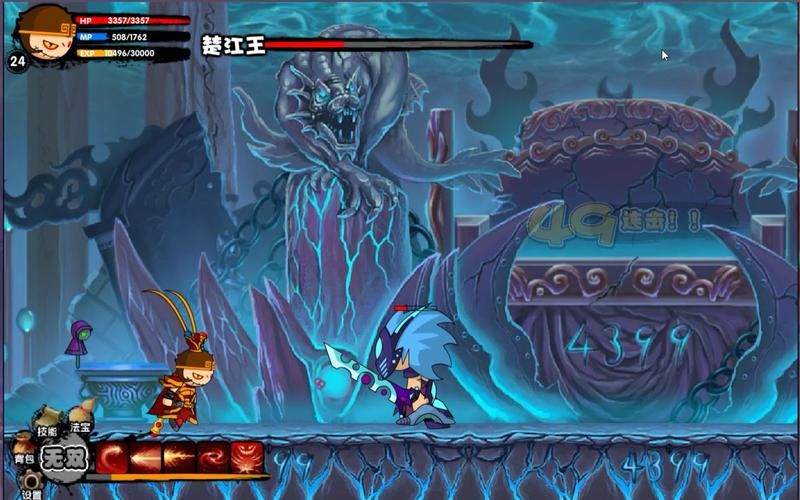Activate the 无双 ultimate button
This screenshot has height=500, width=800.
click(x=63, y=457)
